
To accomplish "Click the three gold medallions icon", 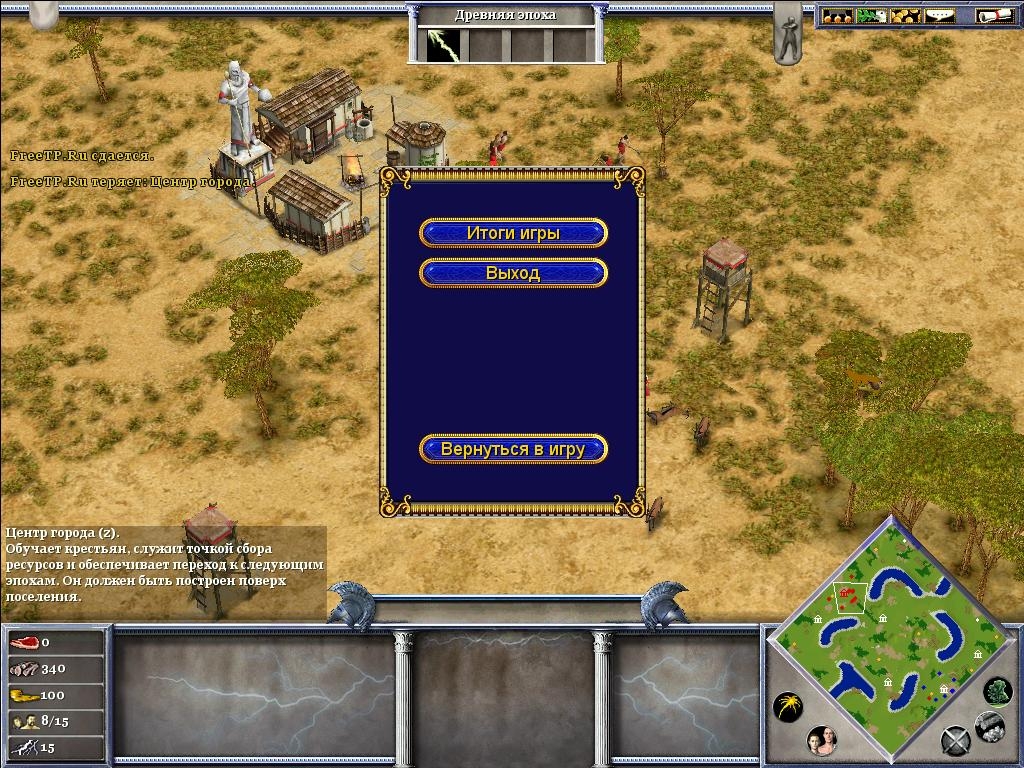I will tap(838, 16).
